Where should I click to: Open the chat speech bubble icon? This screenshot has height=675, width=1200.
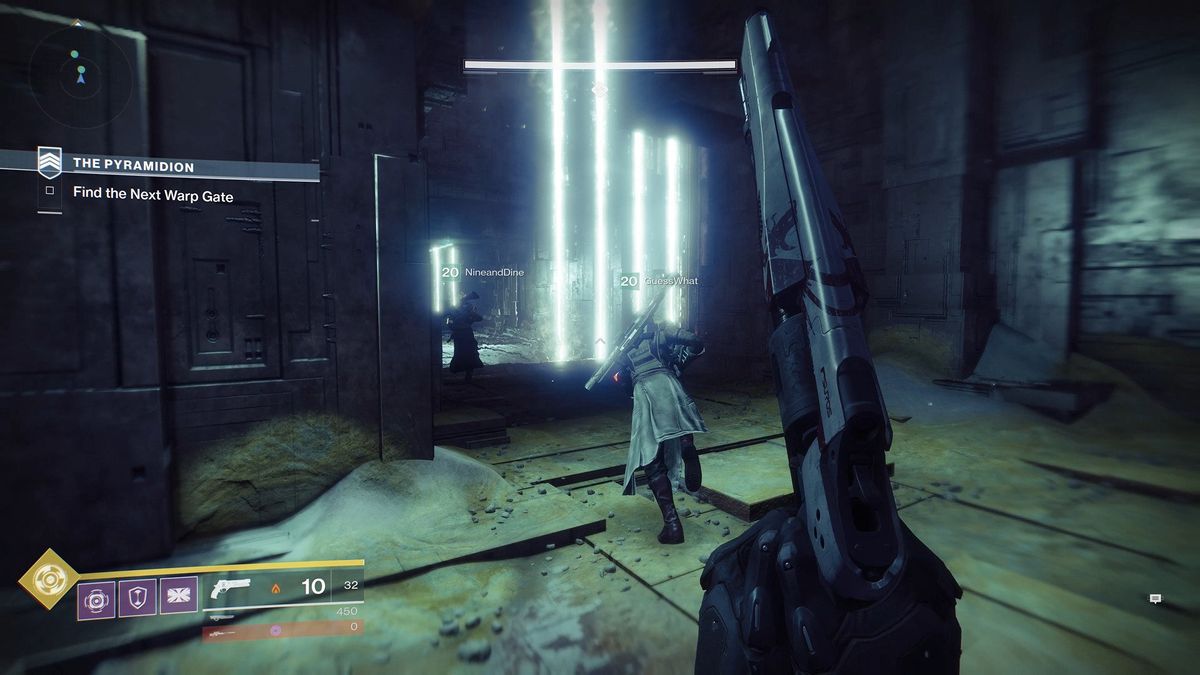coord(1155,599)
